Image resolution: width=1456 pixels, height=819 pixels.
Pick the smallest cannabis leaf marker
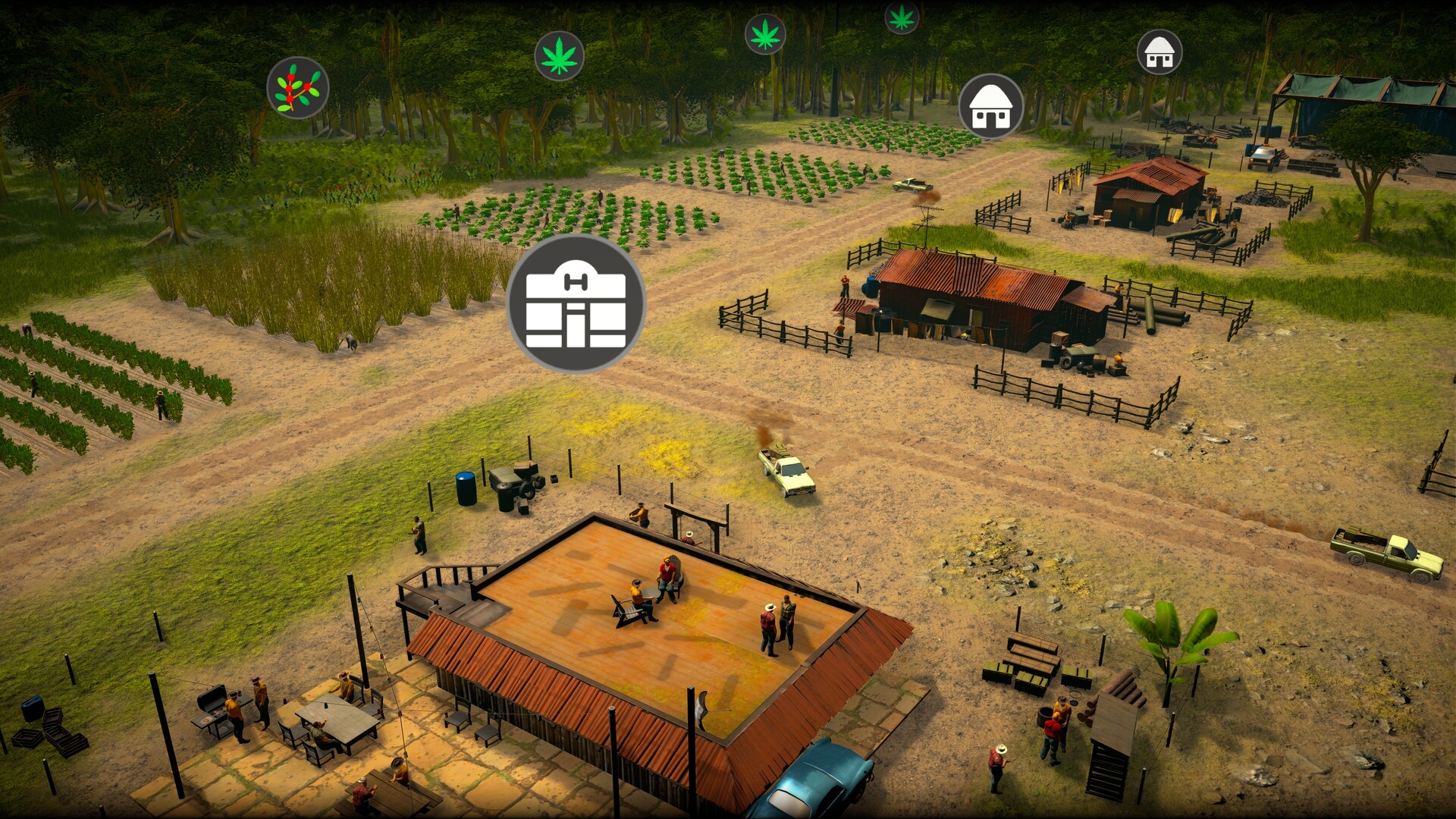pos(902,17)
